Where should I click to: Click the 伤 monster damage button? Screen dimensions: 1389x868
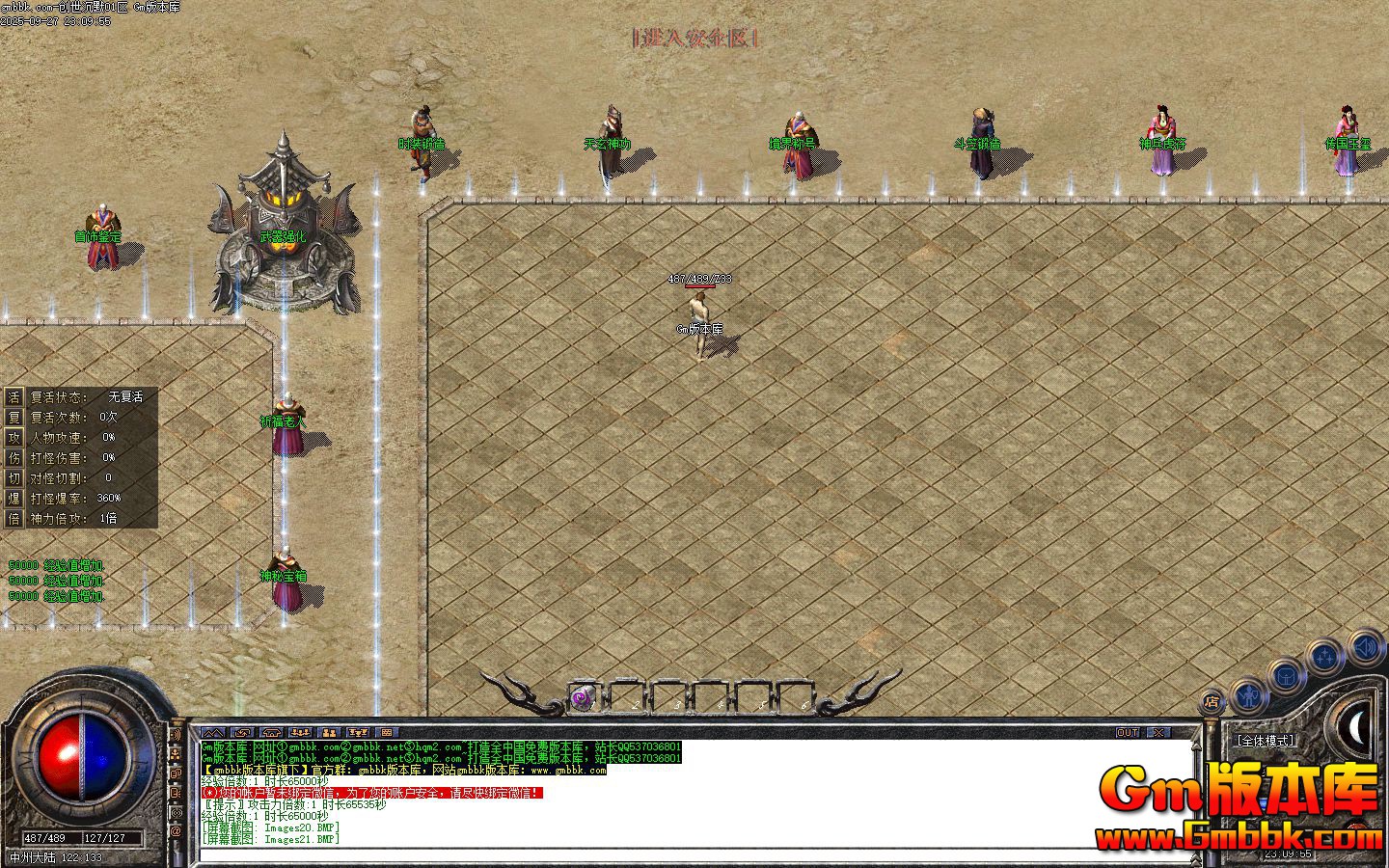tap(14, 457)
